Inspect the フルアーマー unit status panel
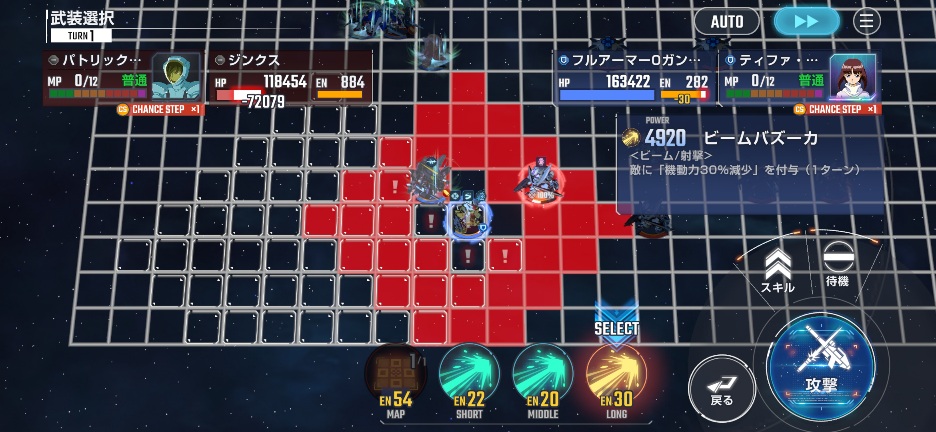This screenshot has width=936, height=432. coord(634,79)
